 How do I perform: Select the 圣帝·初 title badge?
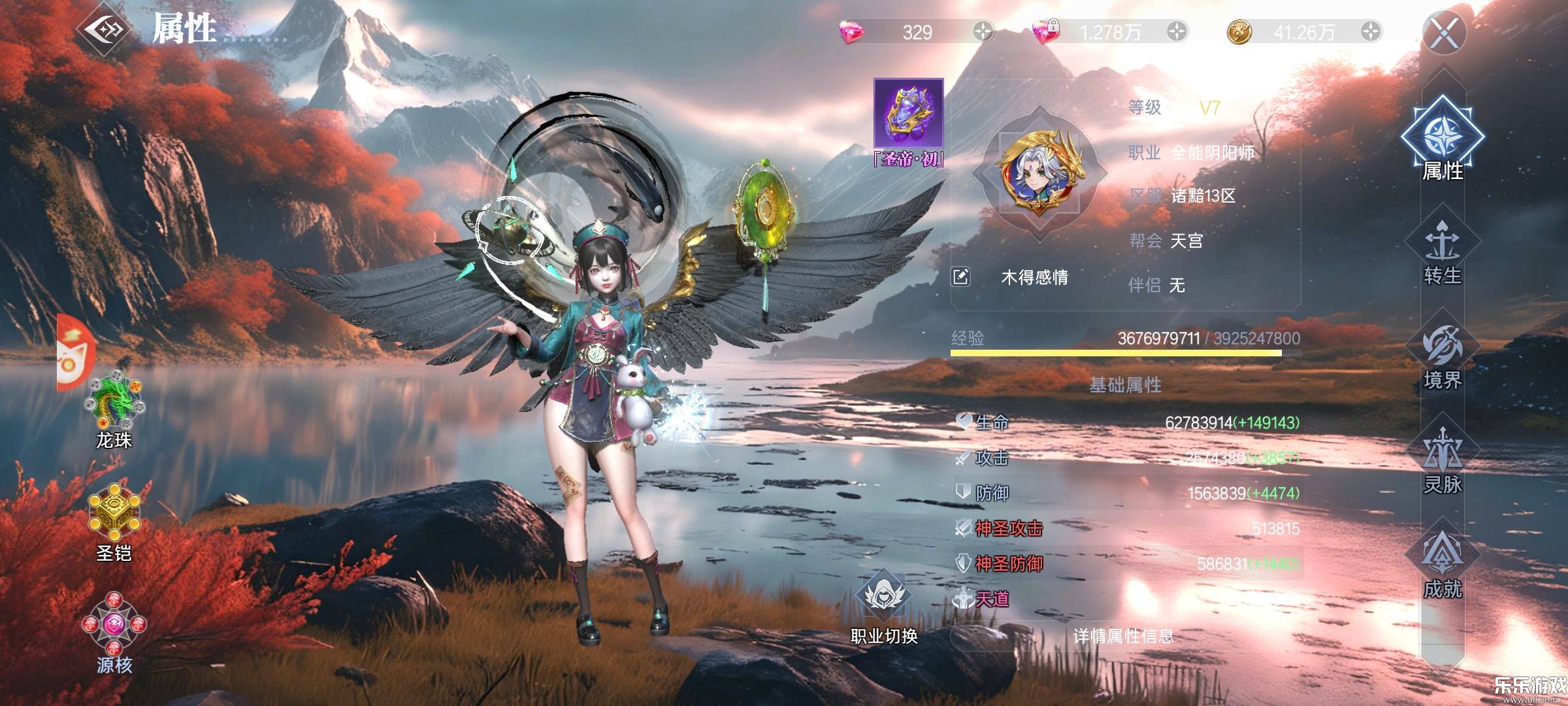click(908, 121)
